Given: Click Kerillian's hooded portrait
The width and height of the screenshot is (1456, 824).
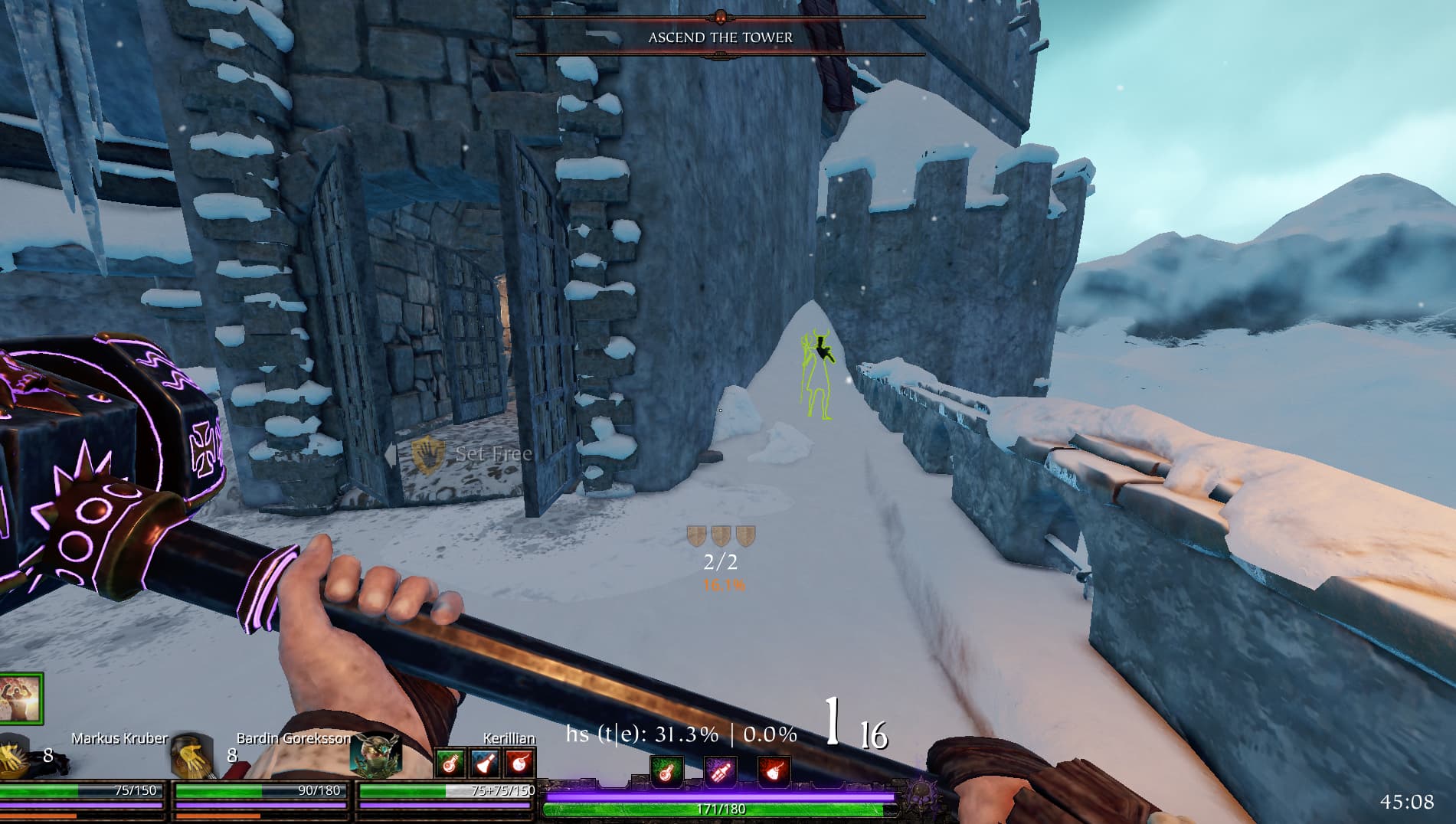Looking at the screenshot, I should click(x=375, y=754).
